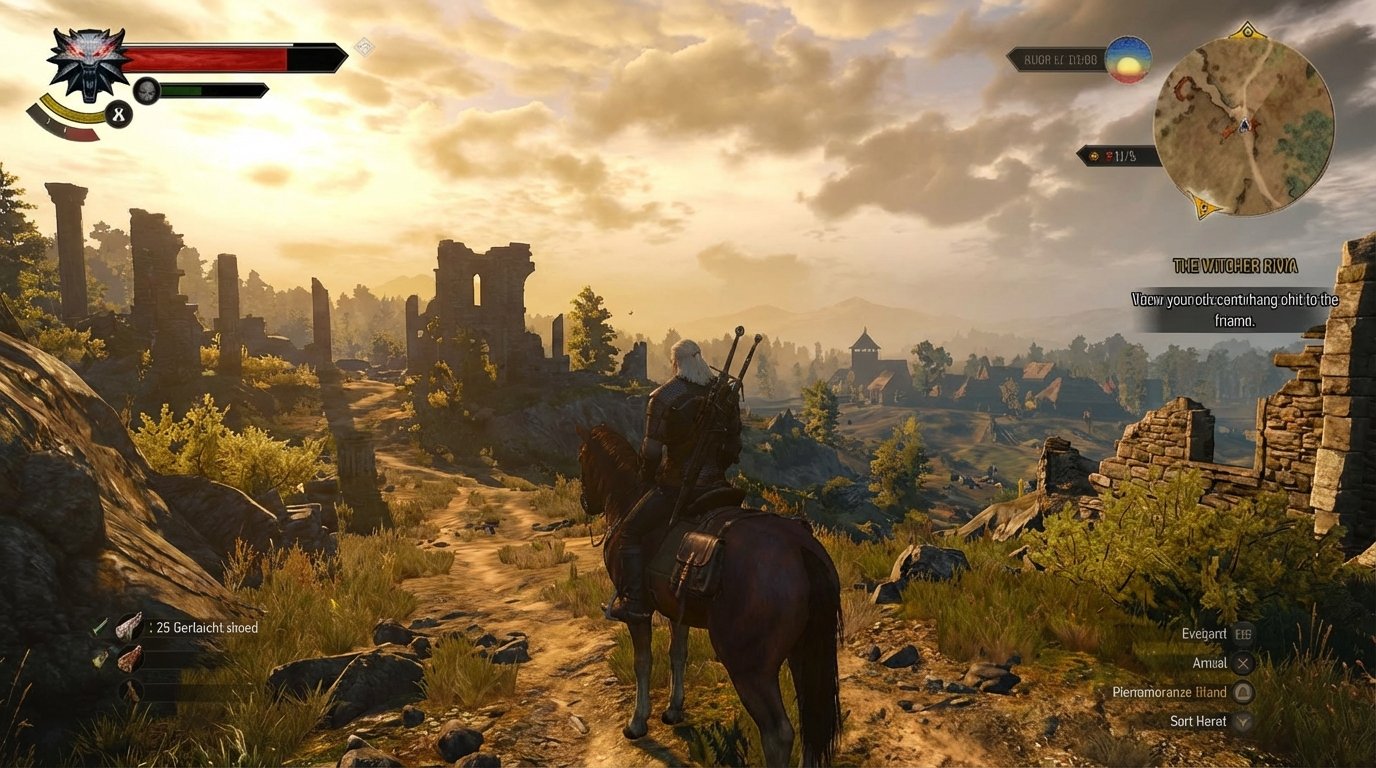Toggle the checkmark beside 25 Gerlaicht shoed

pyautogui.click(x=100, y=628)
